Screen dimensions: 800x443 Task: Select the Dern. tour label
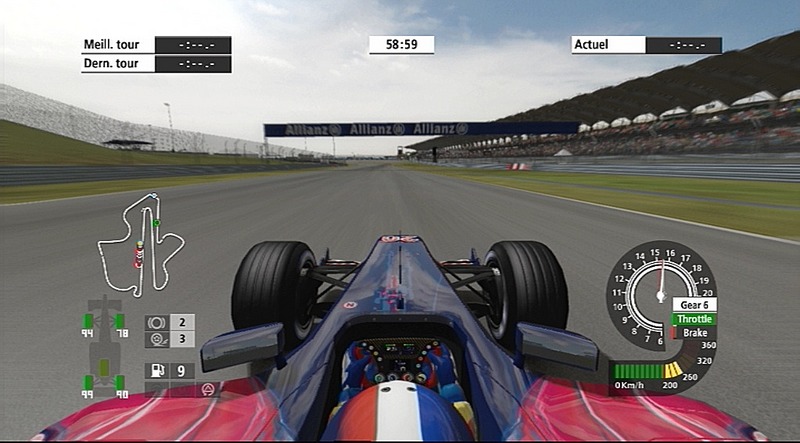[x=117, y=64]
